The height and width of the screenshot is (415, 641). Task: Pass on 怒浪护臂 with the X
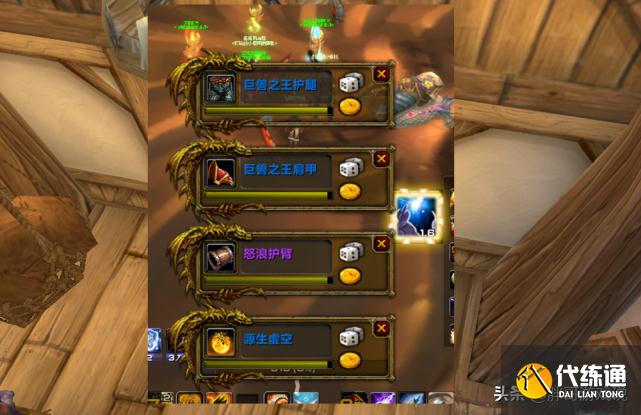coord(381,243)
